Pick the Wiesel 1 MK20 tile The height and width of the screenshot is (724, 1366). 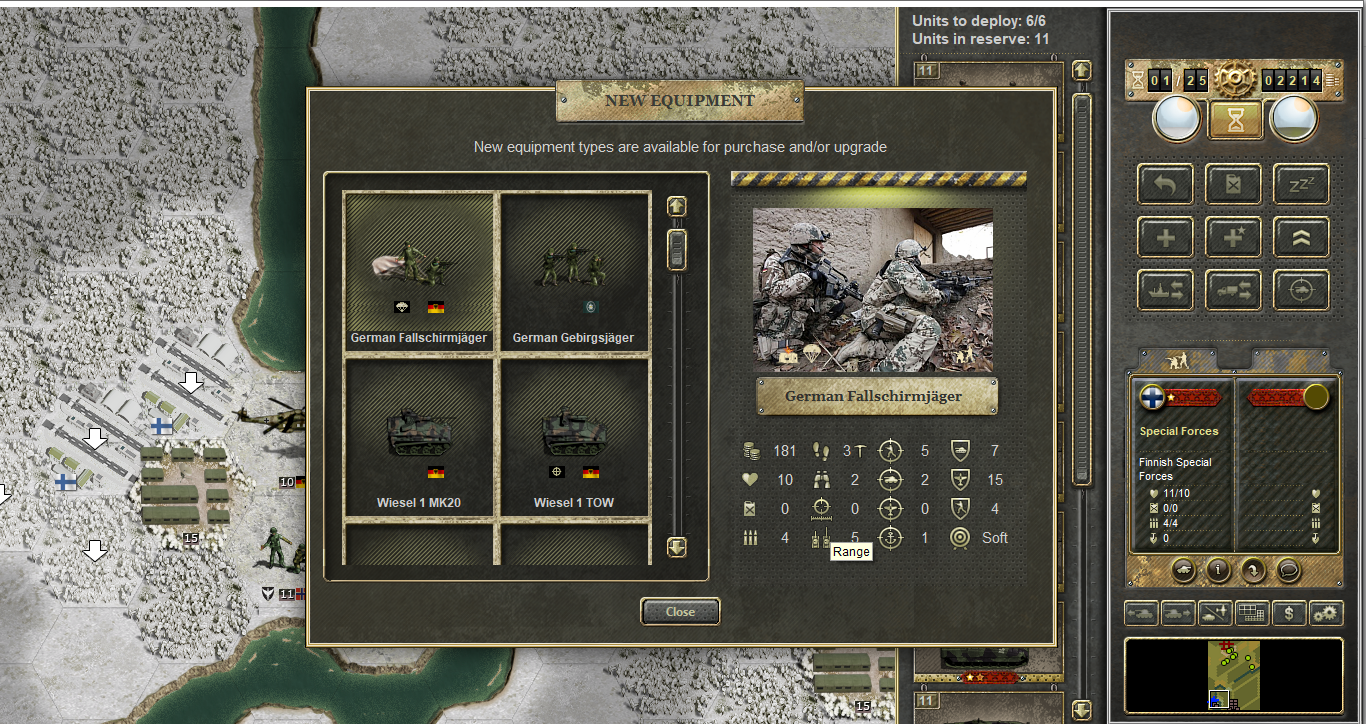419,436
